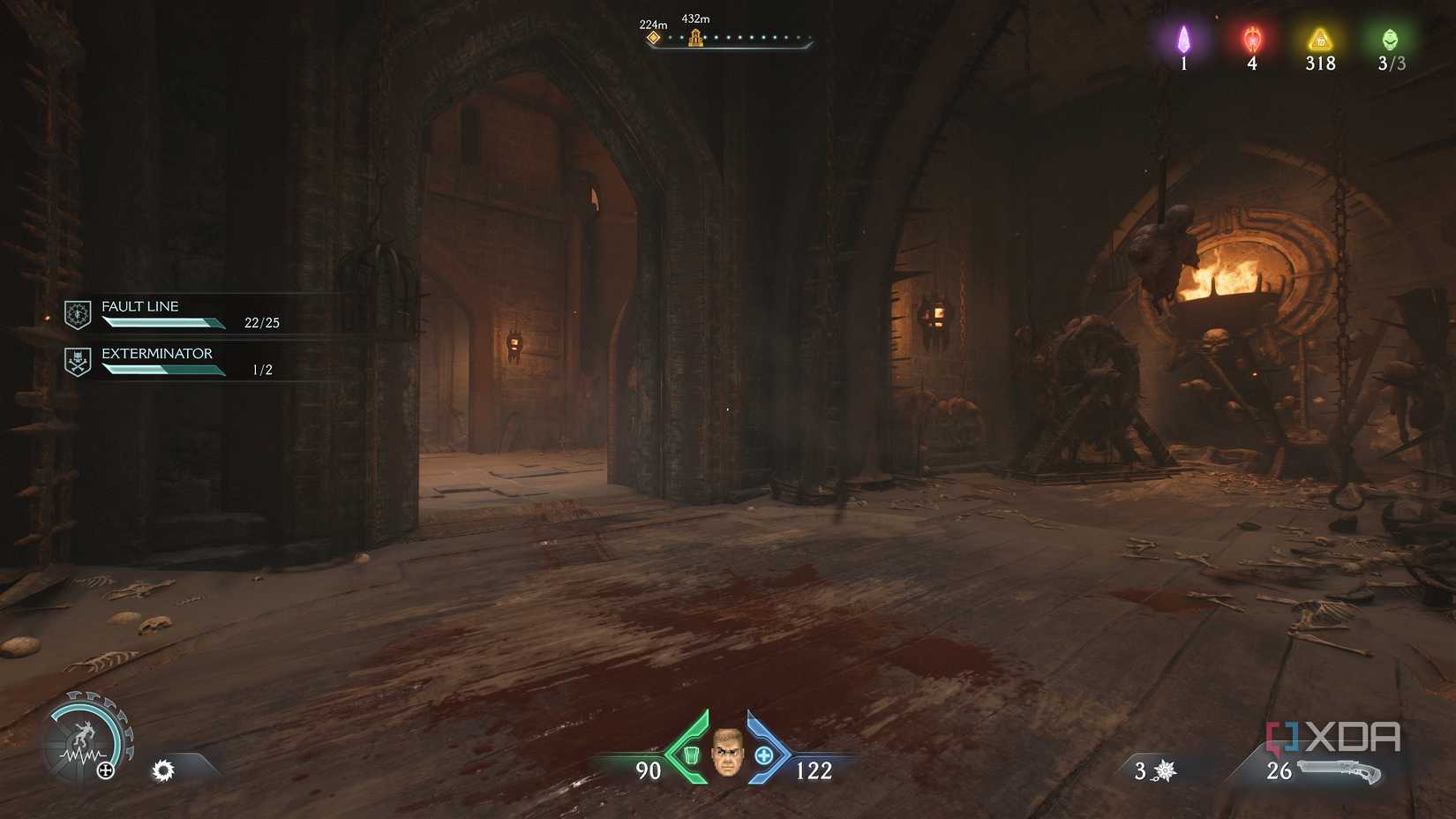1456x819 pixels.
Task: Select the 432m objective marker on the compass
Action: pyautogui.click(x=695, y=39)
